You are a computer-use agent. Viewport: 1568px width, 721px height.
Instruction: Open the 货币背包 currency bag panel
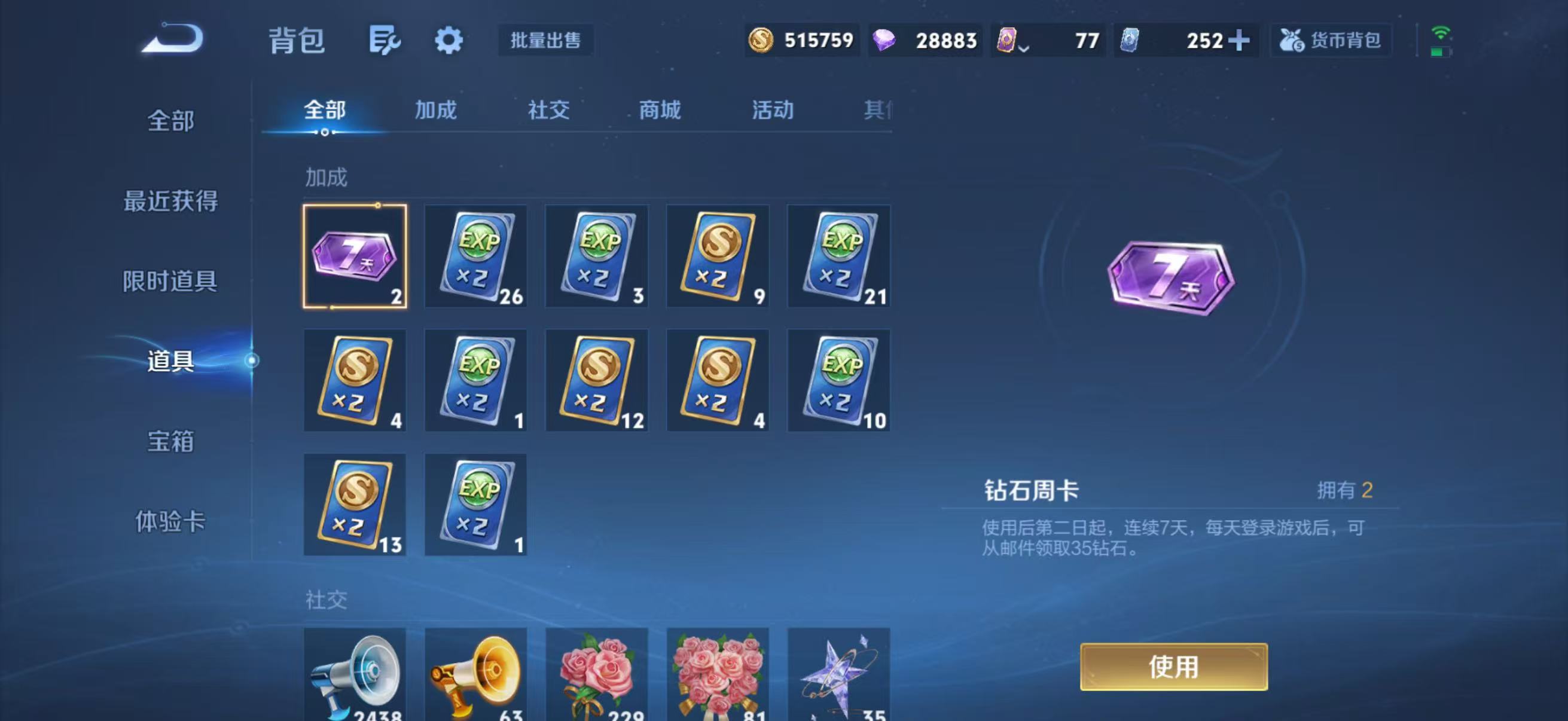(x=1331, y=40)
